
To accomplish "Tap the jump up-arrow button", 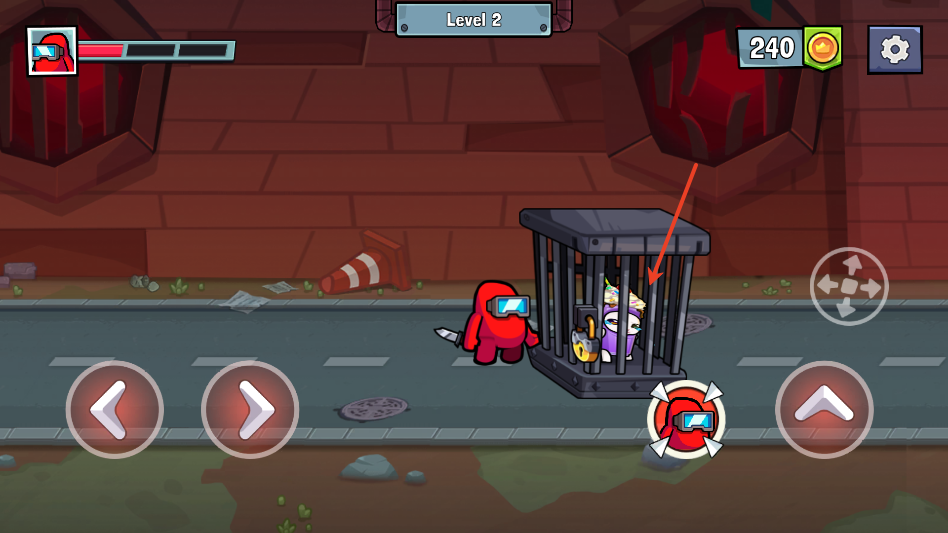I will tap(824, 409).
